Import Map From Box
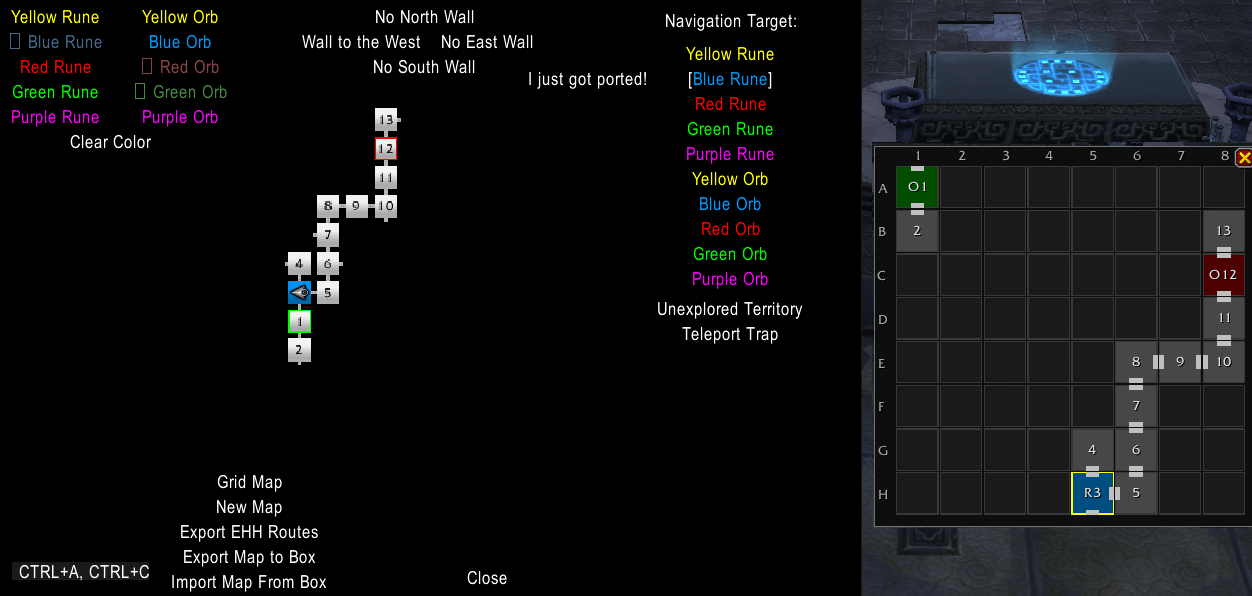 click(x=249, y=582)
